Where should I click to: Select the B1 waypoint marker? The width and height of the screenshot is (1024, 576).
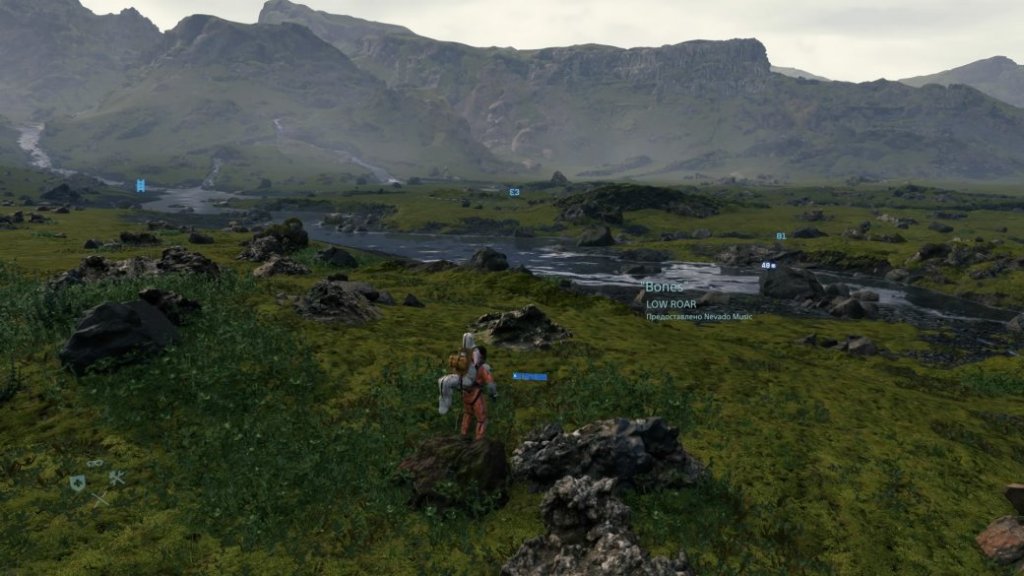[781, 236]
